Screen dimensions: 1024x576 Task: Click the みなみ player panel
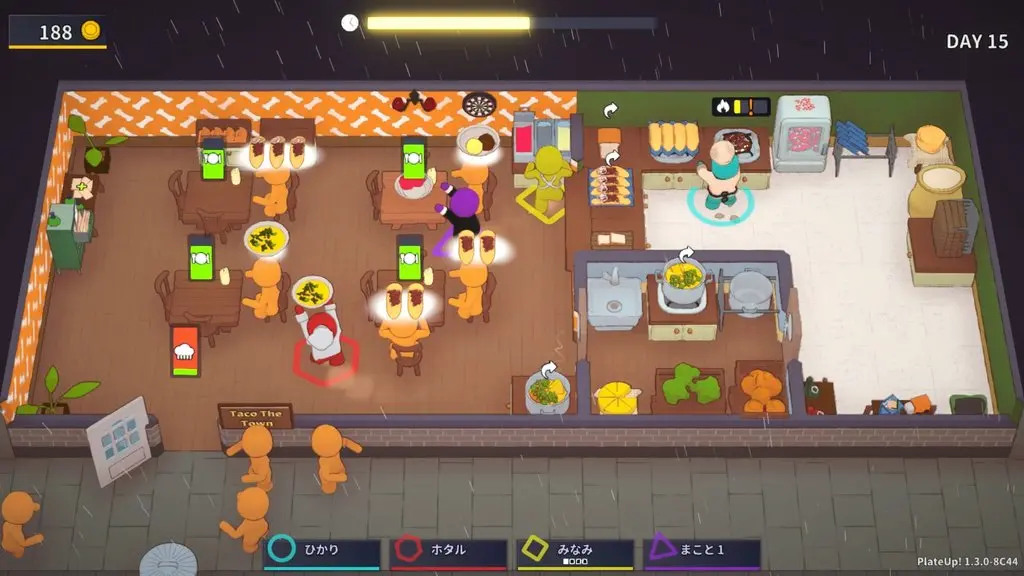[575, 551]
